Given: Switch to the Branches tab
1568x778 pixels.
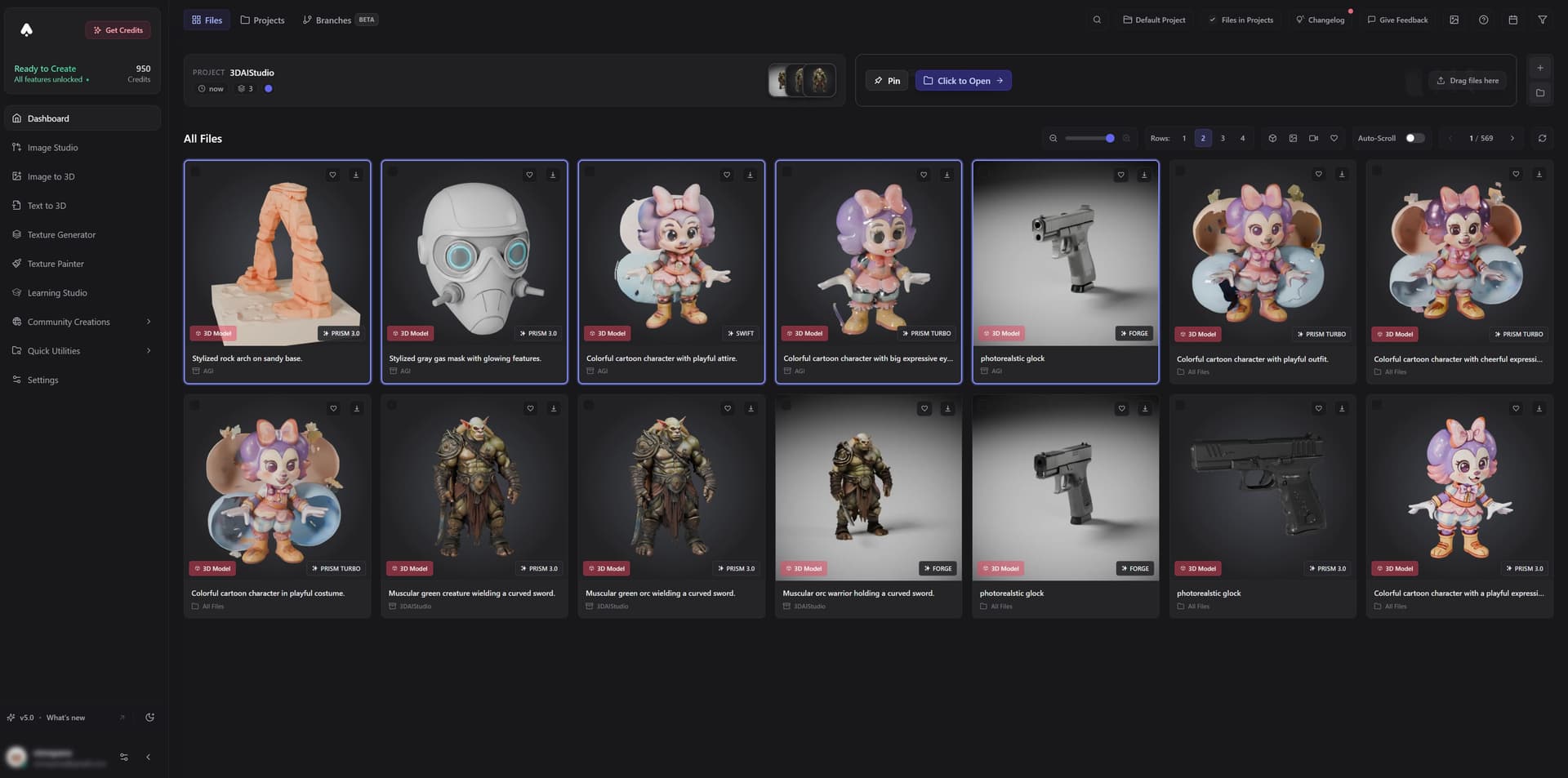Looking at the screenshot, I should pyautogui.click(x=329, y=20).
